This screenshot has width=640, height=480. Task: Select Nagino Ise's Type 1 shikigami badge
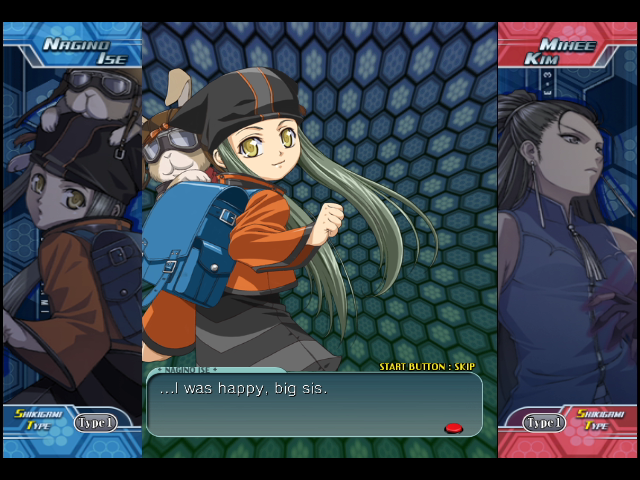point(95,423)
